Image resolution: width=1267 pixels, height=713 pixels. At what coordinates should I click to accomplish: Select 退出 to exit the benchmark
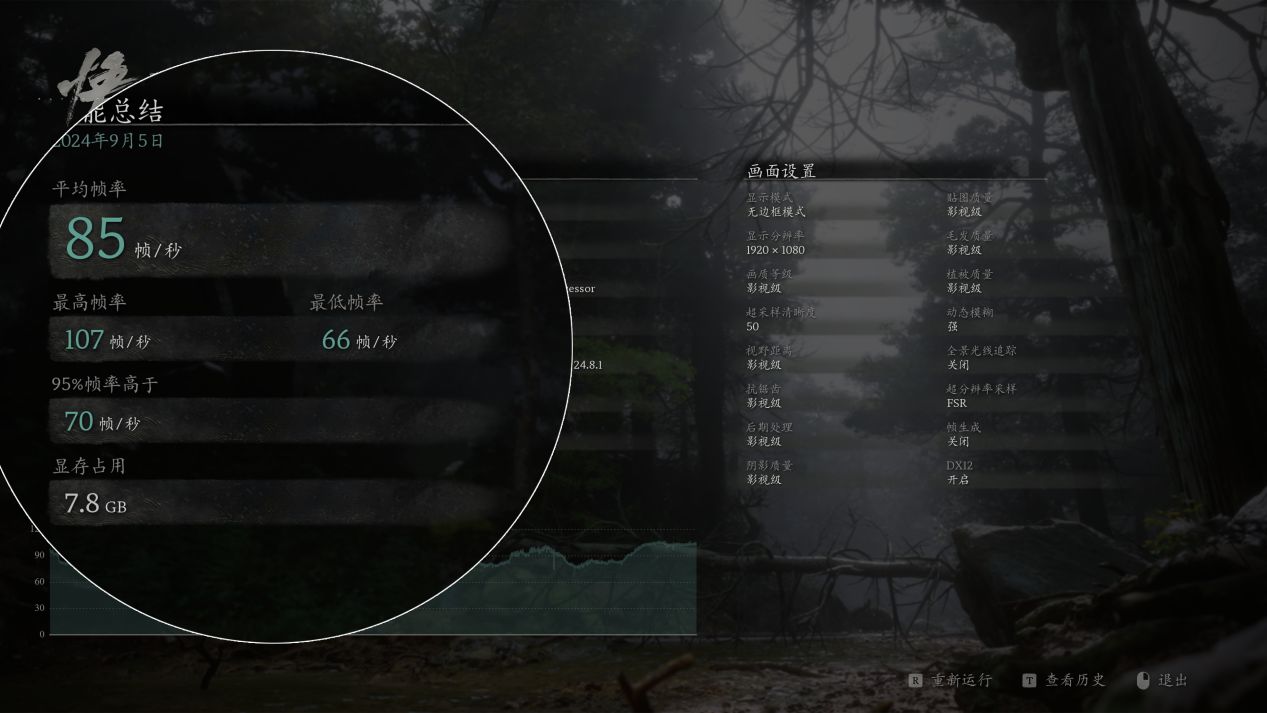point(1164,680)
